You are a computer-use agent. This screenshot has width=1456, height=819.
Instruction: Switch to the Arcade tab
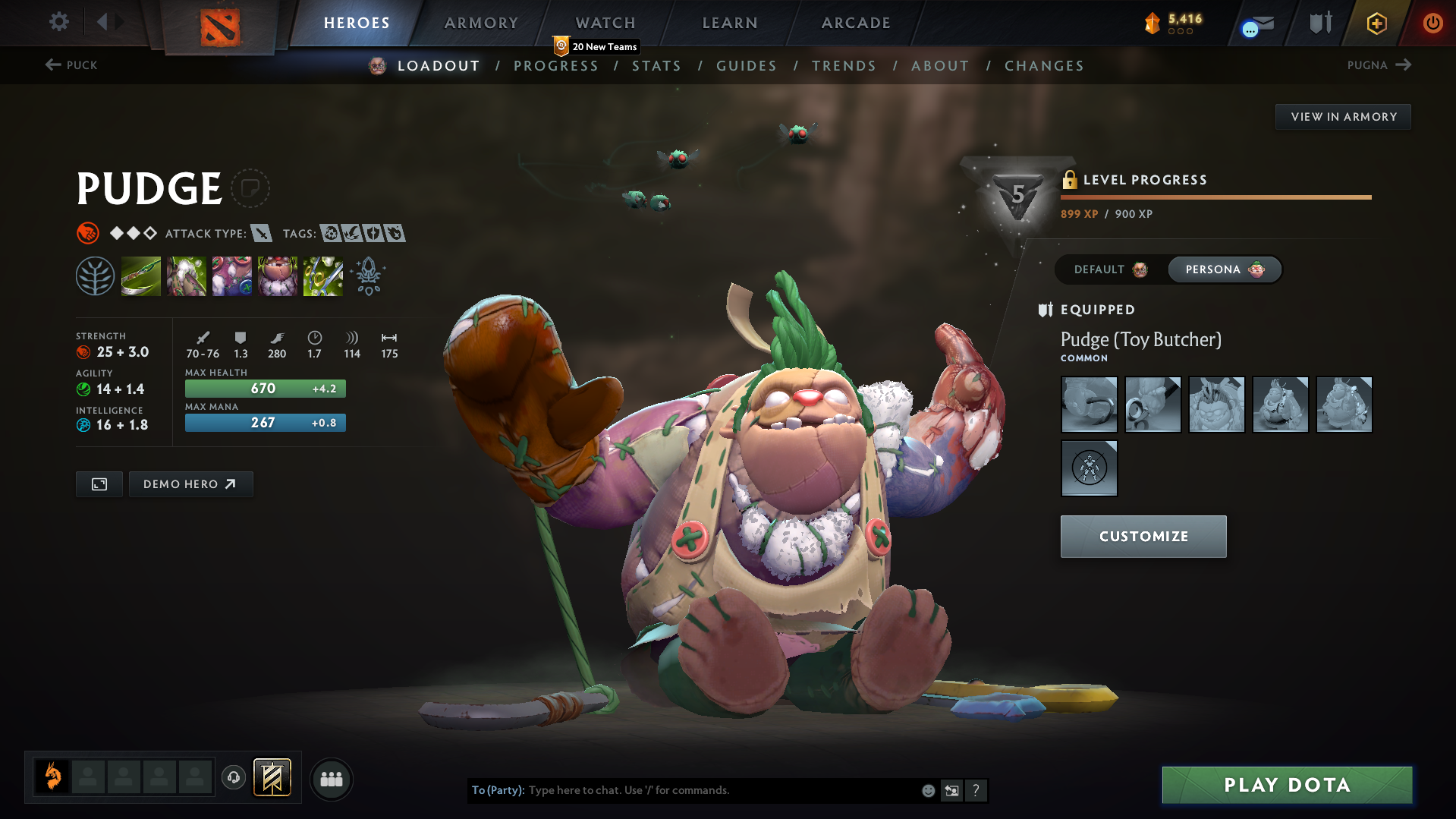856,23
